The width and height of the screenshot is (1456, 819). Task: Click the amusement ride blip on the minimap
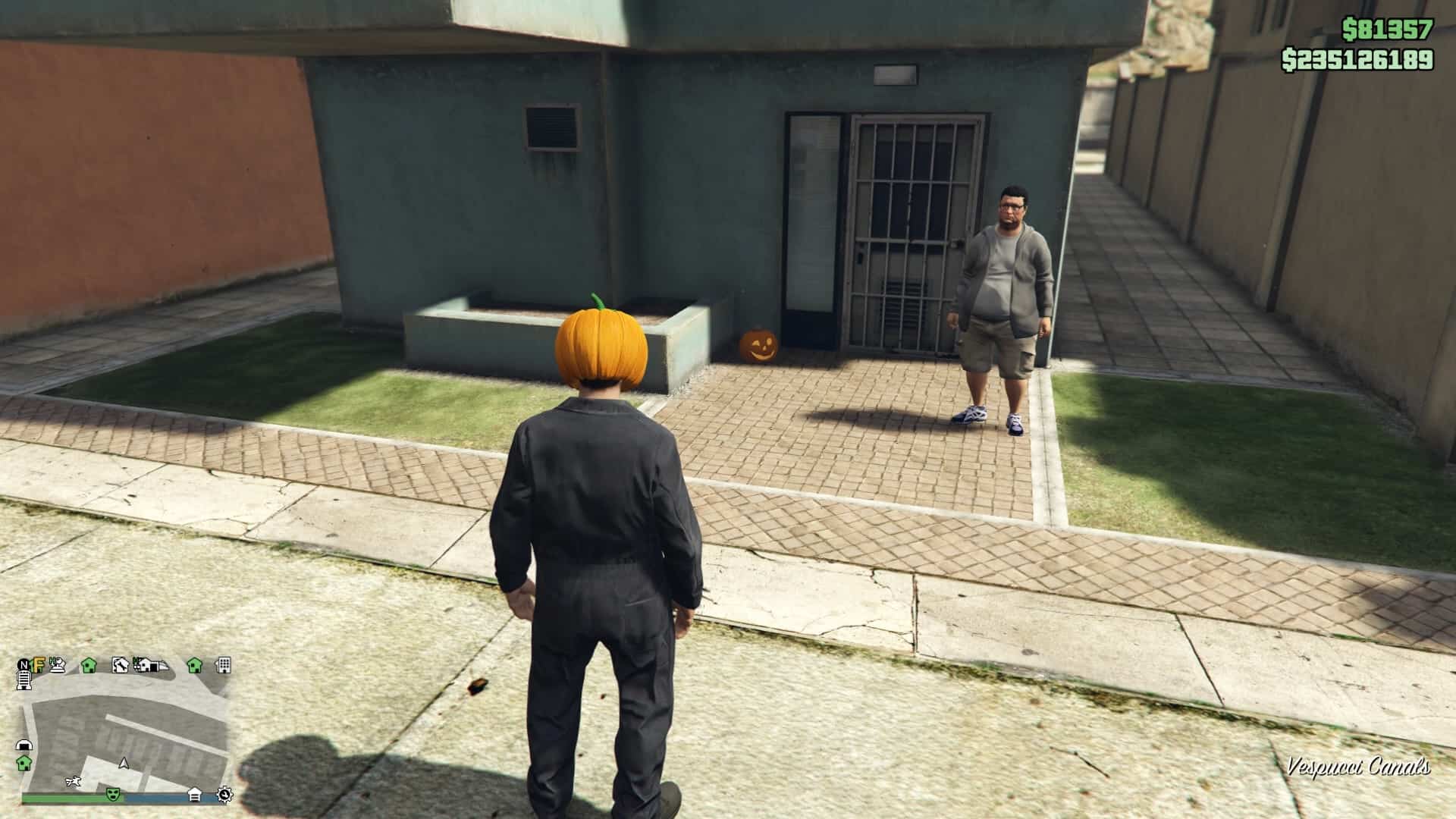coord(58,665)
